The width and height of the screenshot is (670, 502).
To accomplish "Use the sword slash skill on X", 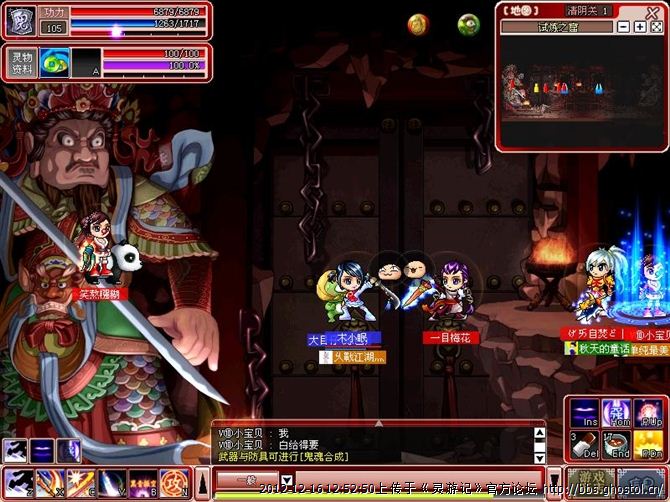I will click(47, 482).
